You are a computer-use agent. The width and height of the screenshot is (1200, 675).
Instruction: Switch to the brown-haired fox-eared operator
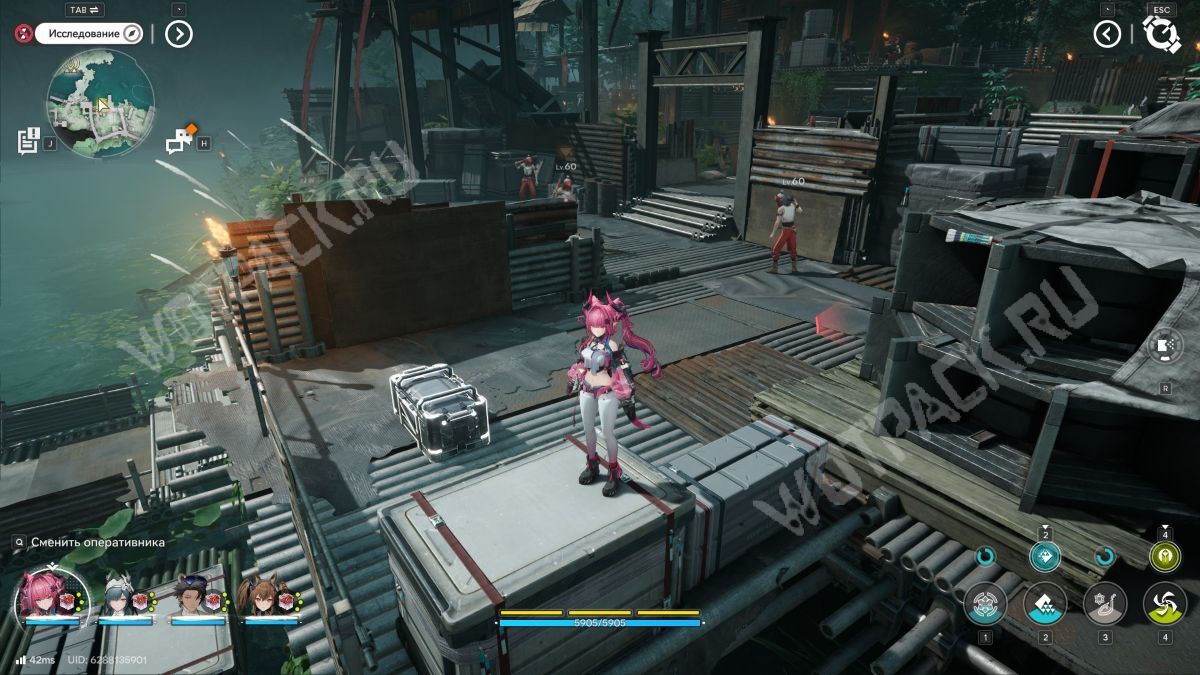coord(266,598)
